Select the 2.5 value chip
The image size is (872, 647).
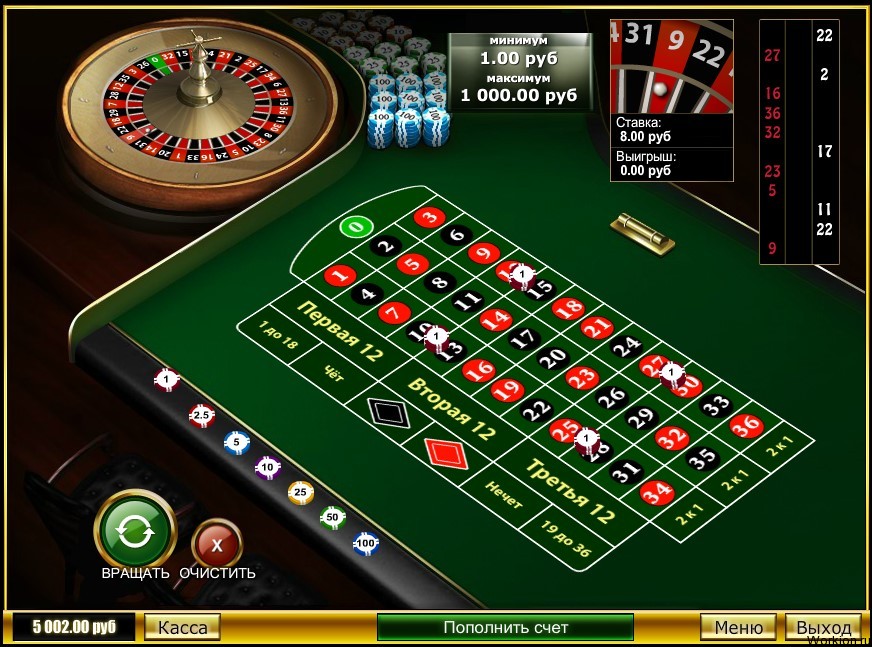click(x=202, y=414)
